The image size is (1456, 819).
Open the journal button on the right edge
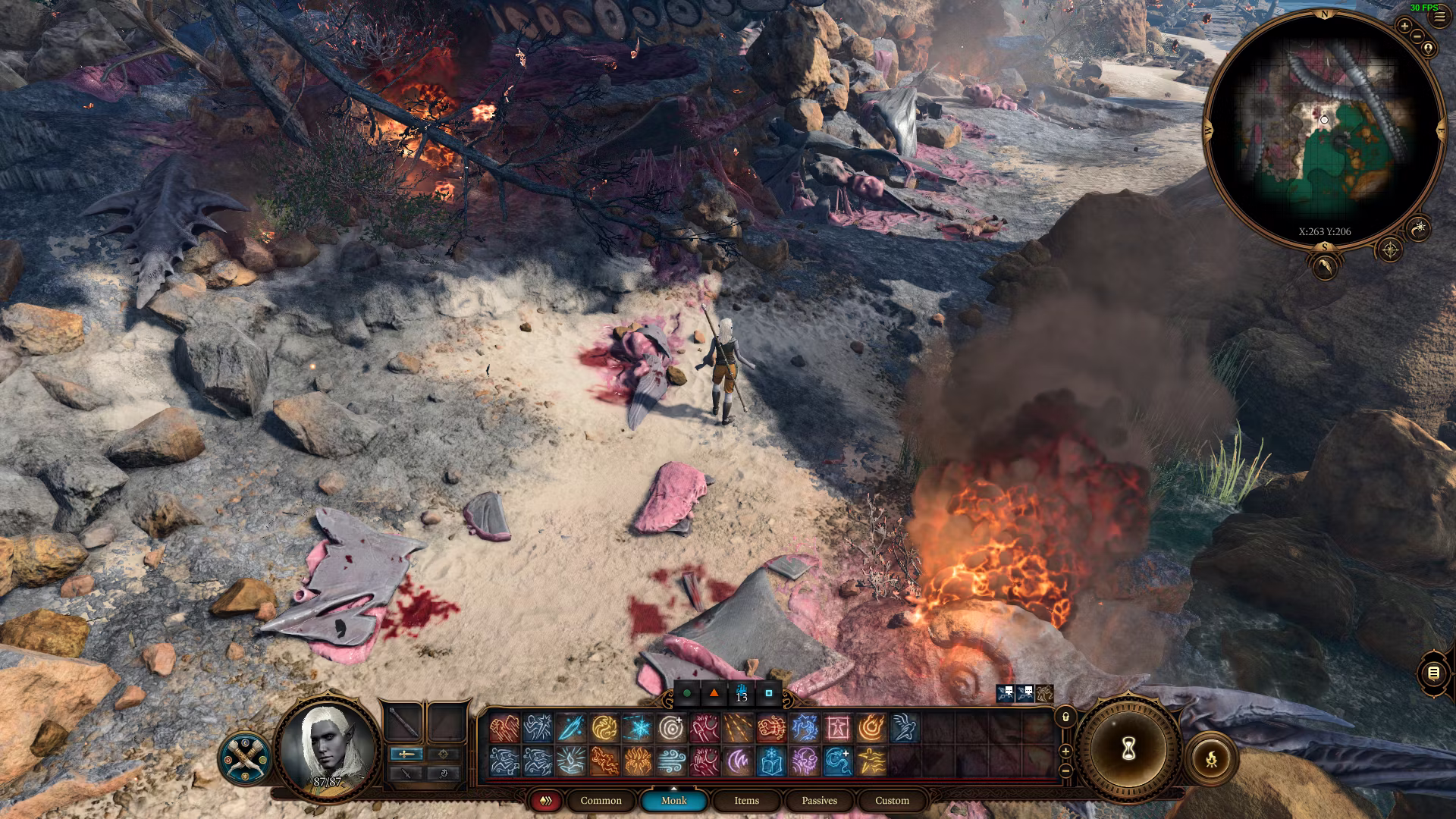1433,673
